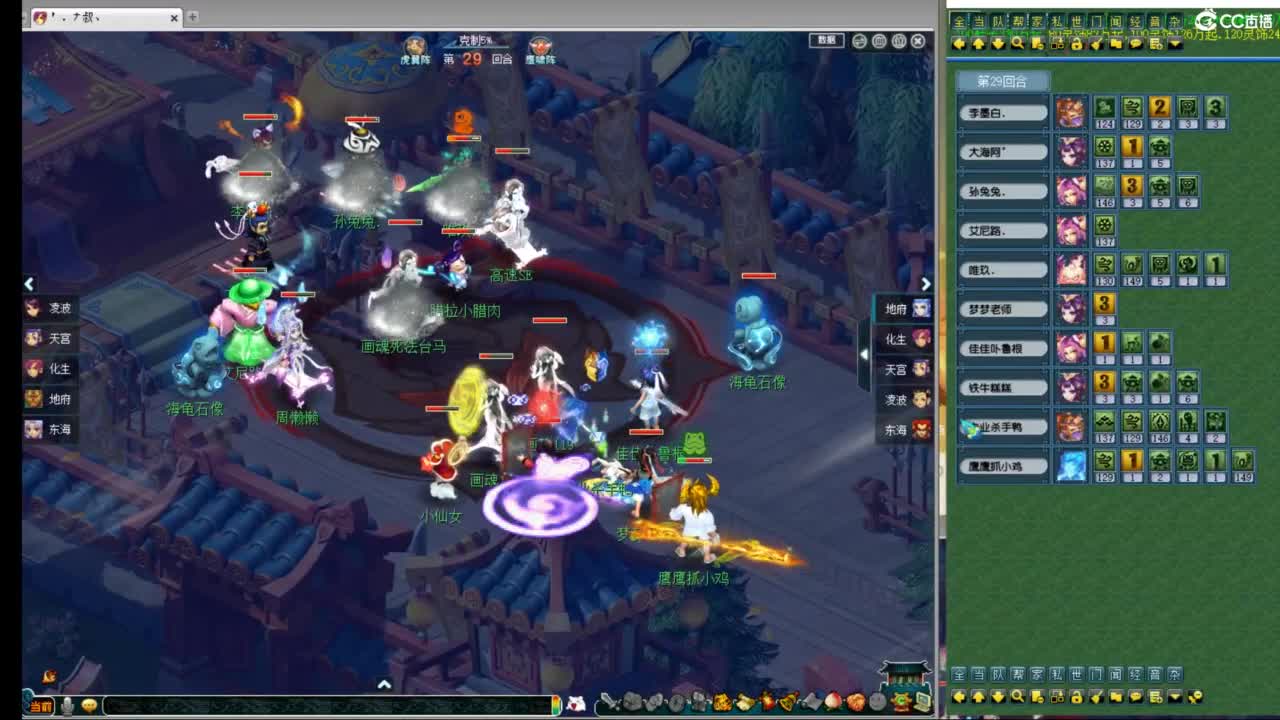The image size is (1280, 720).
Task: Toggle the first round auto-battle icon near 数据
Action: [x=858, y=41]
